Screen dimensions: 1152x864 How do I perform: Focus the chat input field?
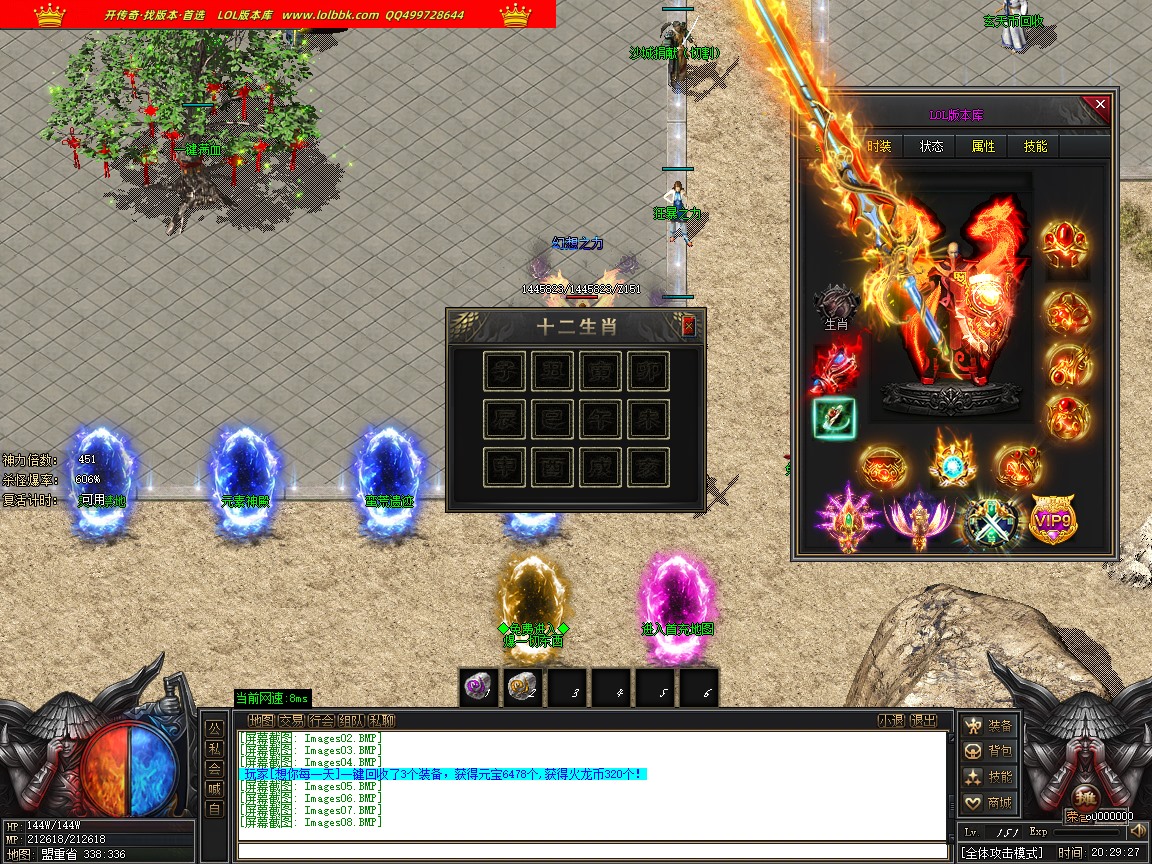[590, 852]
